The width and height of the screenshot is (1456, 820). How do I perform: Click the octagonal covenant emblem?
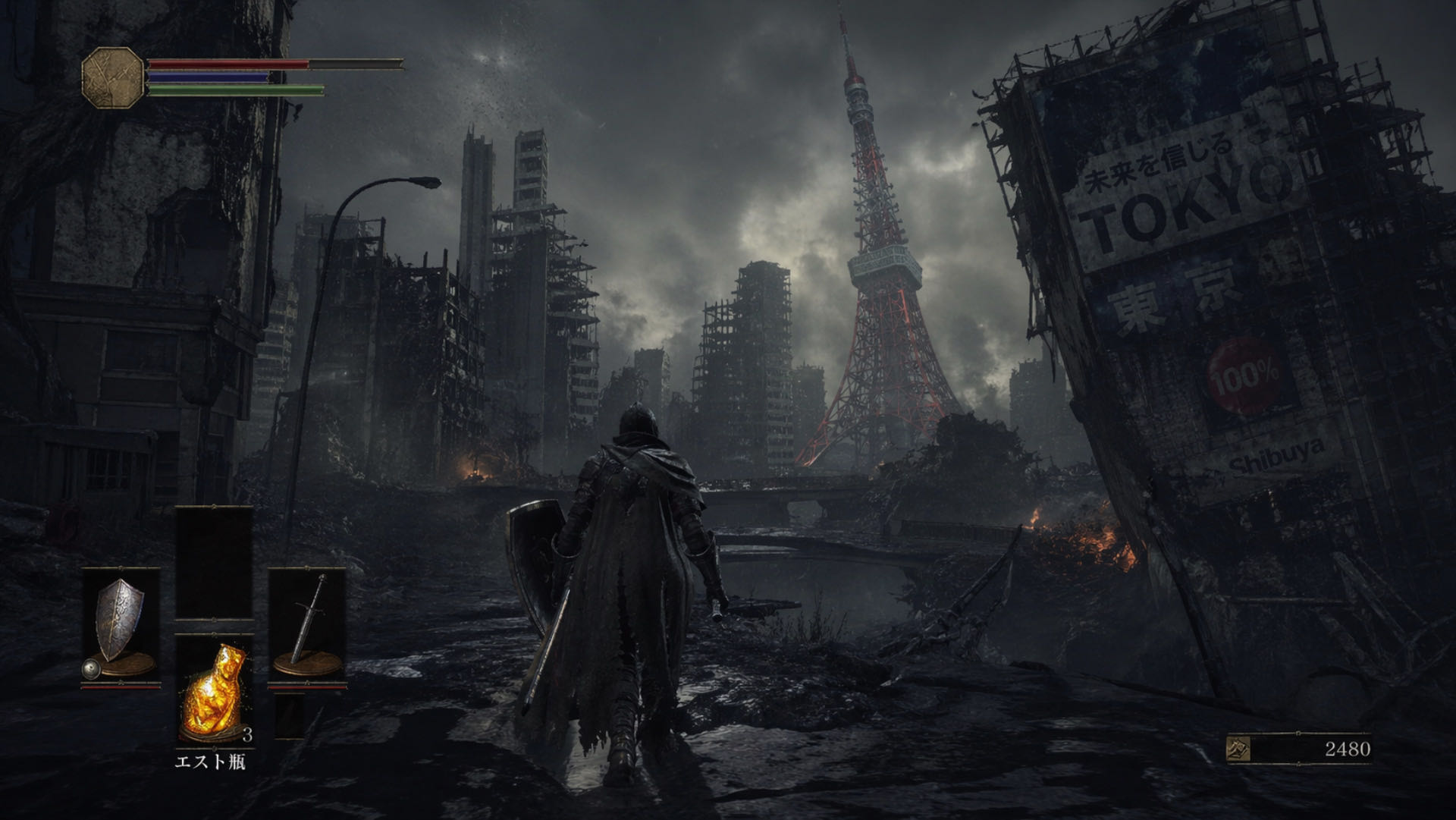coord(113,76)
